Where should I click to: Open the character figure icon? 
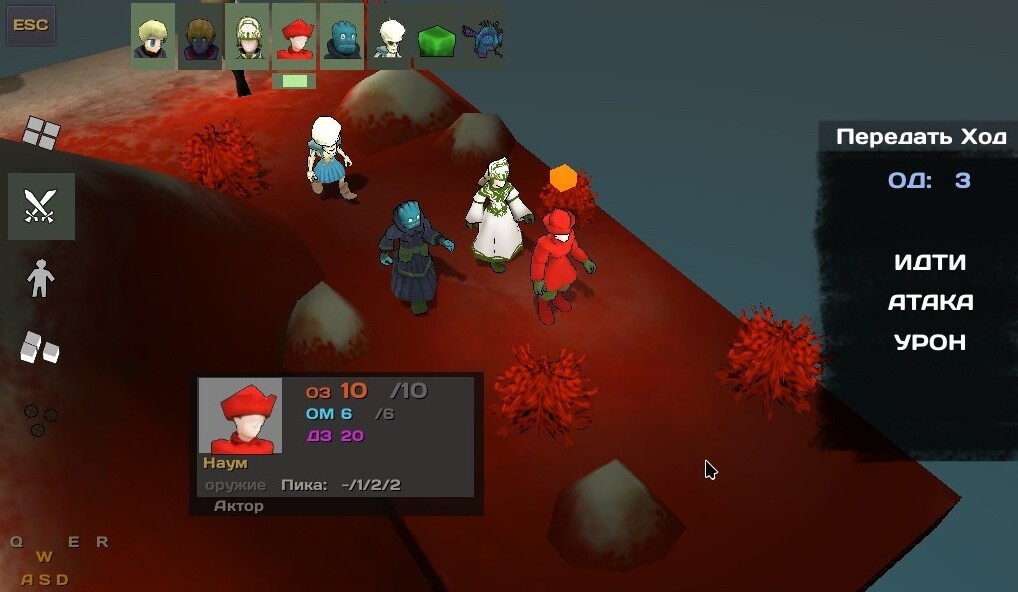click(40, 279)
